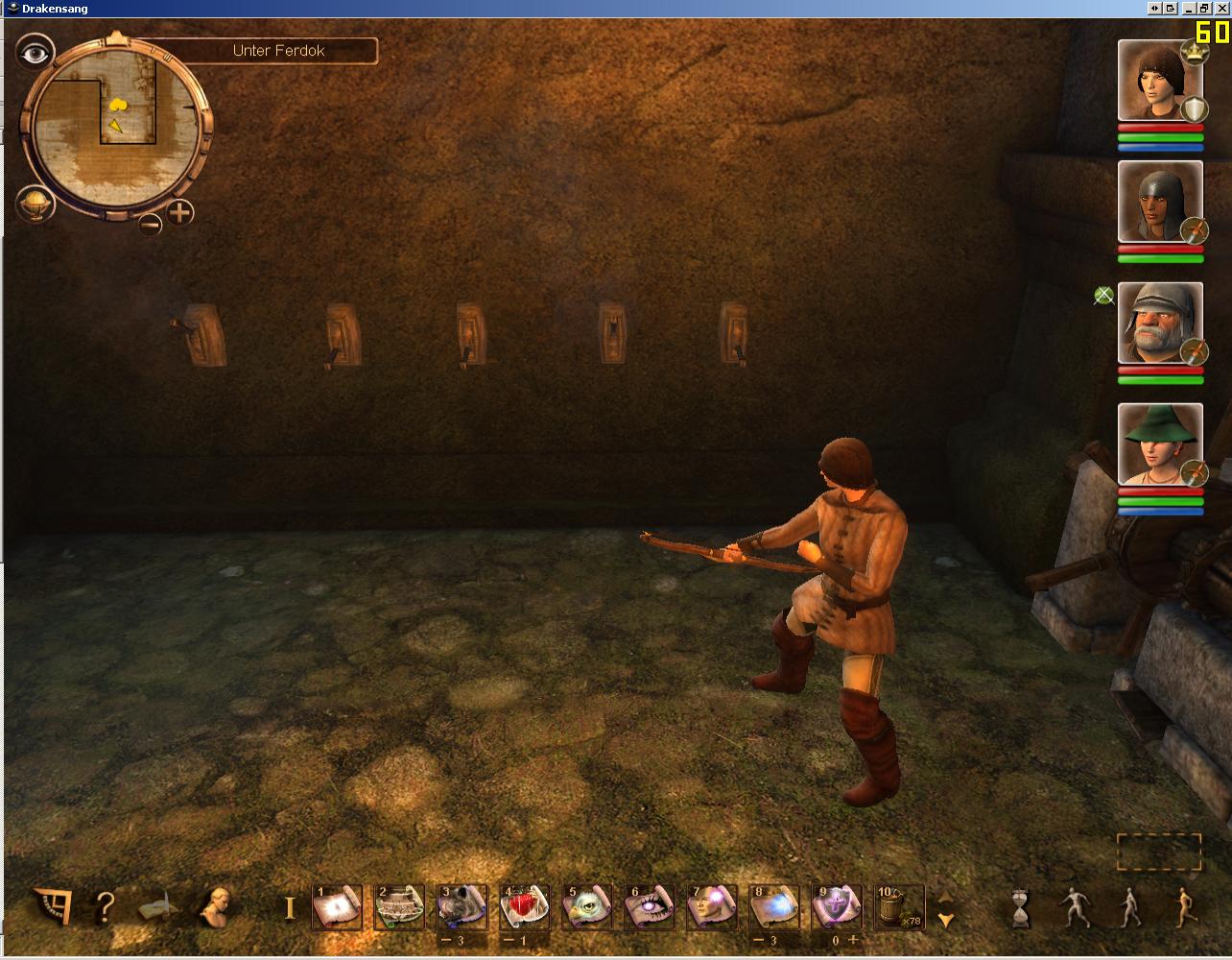Open the quill and book journal
The width and height of the screenshot is (1232, 960).
pos(158,906)
